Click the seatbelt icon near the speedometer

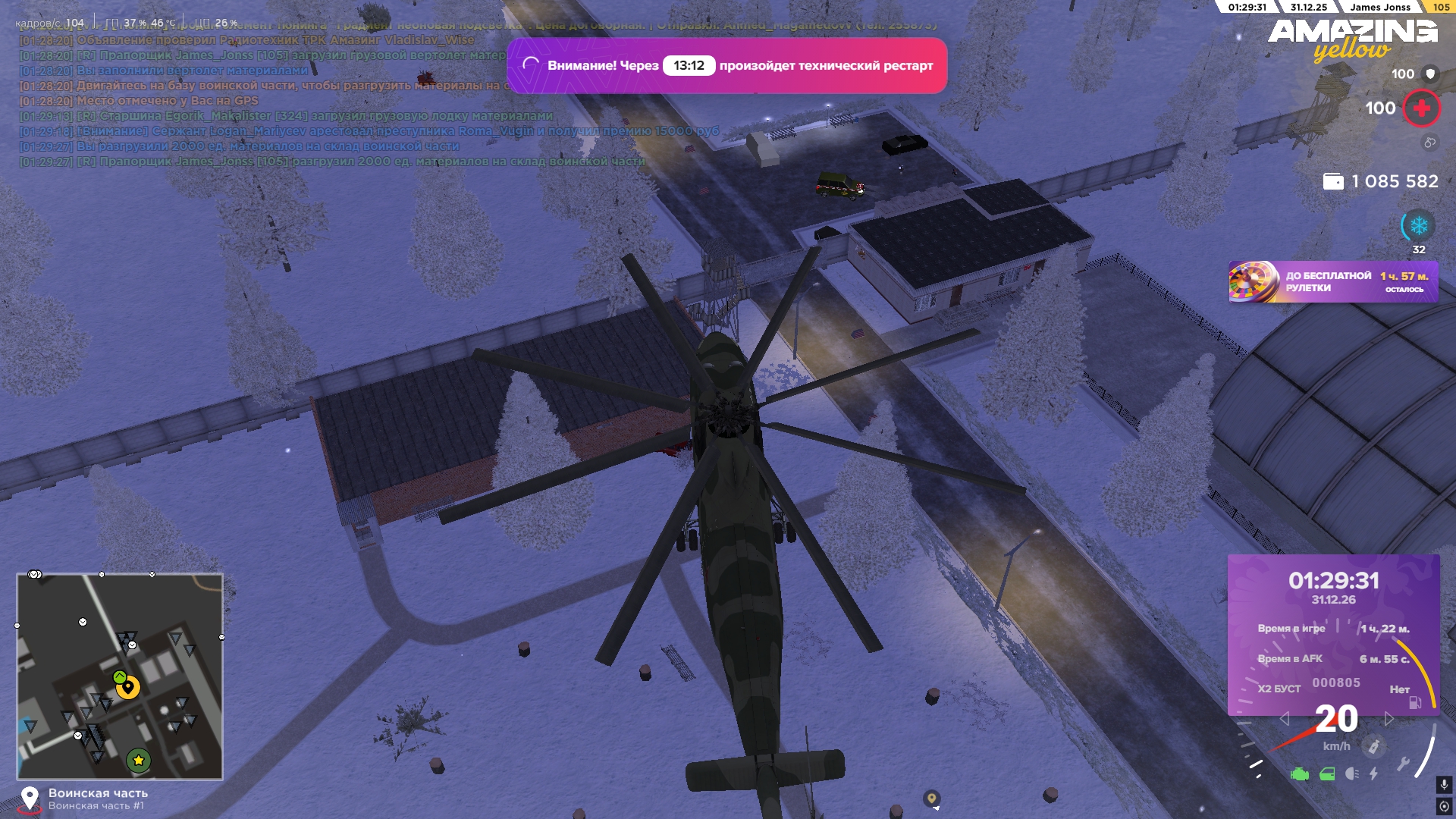1373,746
